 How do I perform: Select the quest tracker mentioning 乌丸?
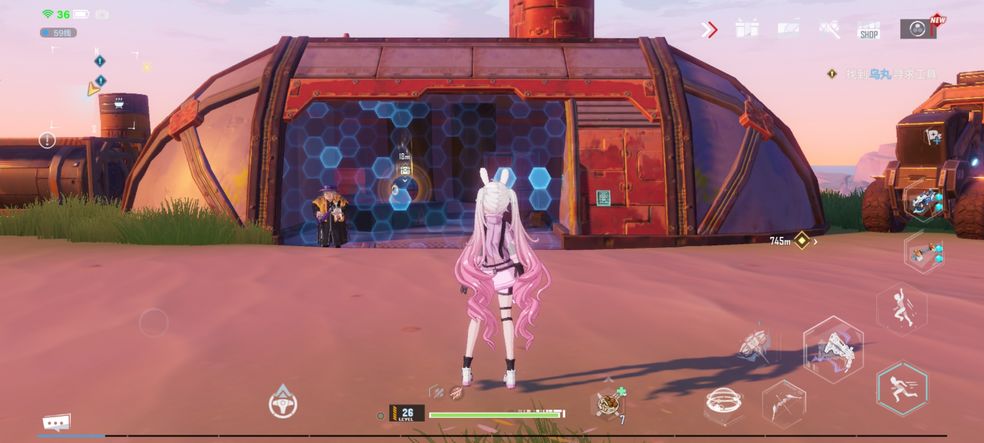900,73
